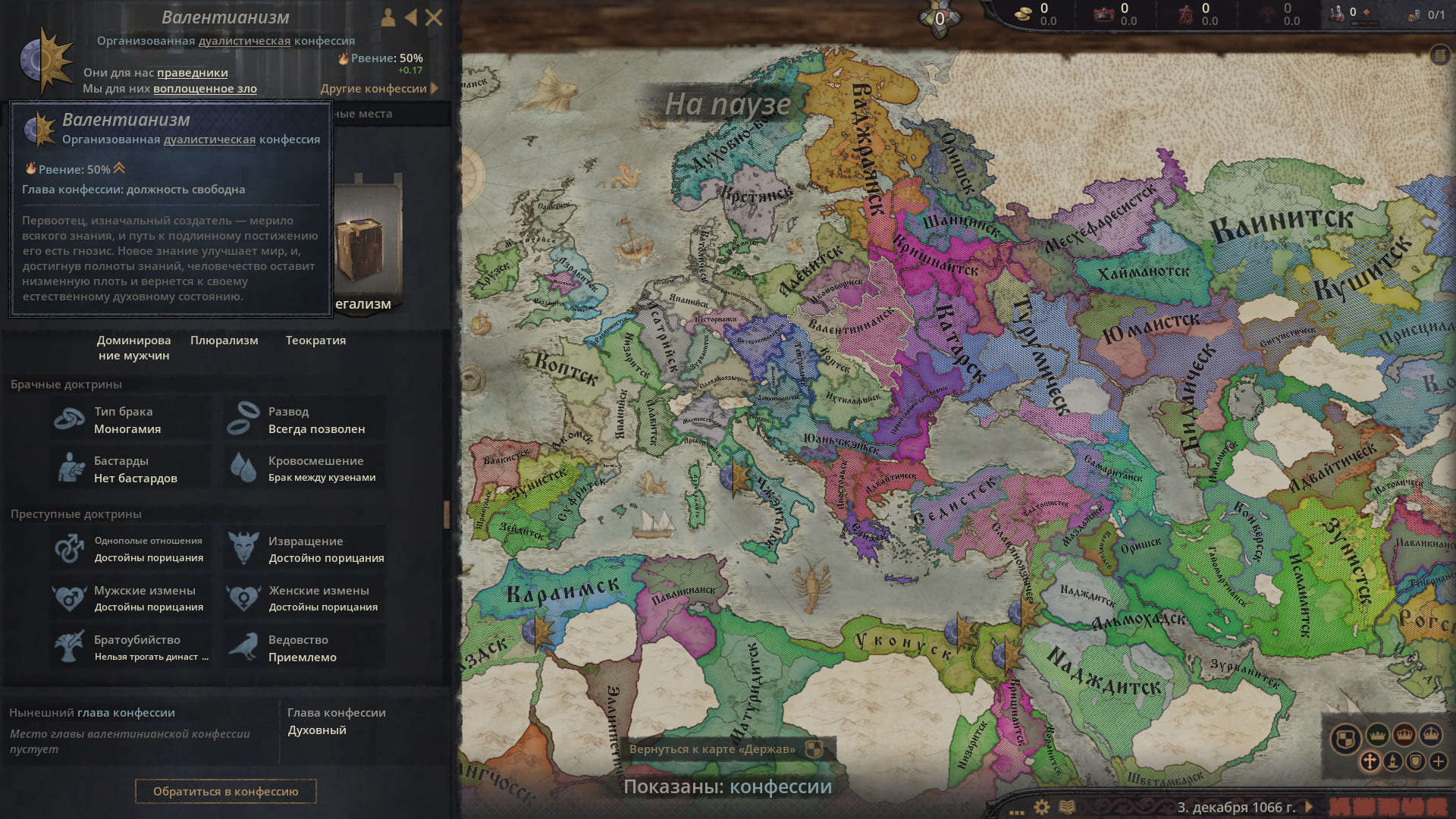
Task: Open the Братоубийство doctrine entry
Action: [130, 648]
